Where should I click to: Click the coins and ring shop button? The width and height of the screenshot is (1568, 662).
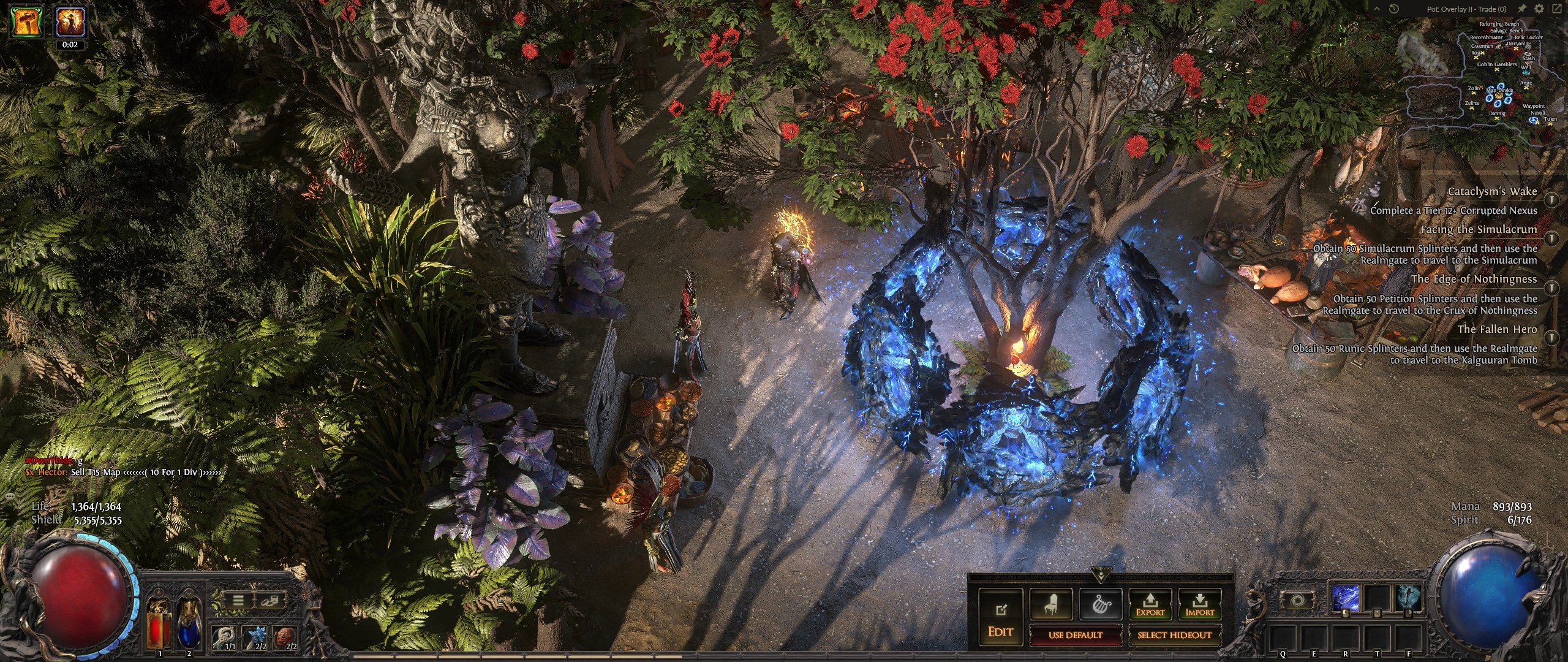[266, 601]
